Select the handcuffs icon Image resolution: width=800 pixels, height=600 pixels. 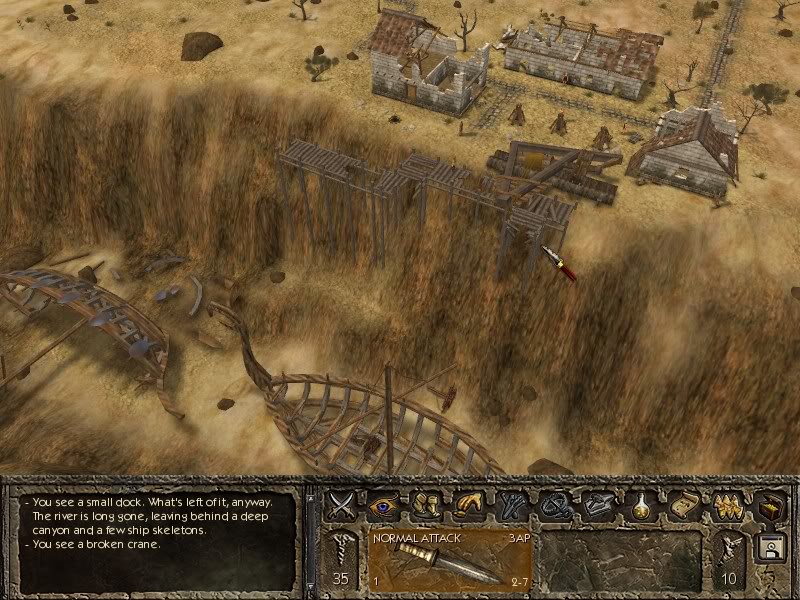[555, 503]
